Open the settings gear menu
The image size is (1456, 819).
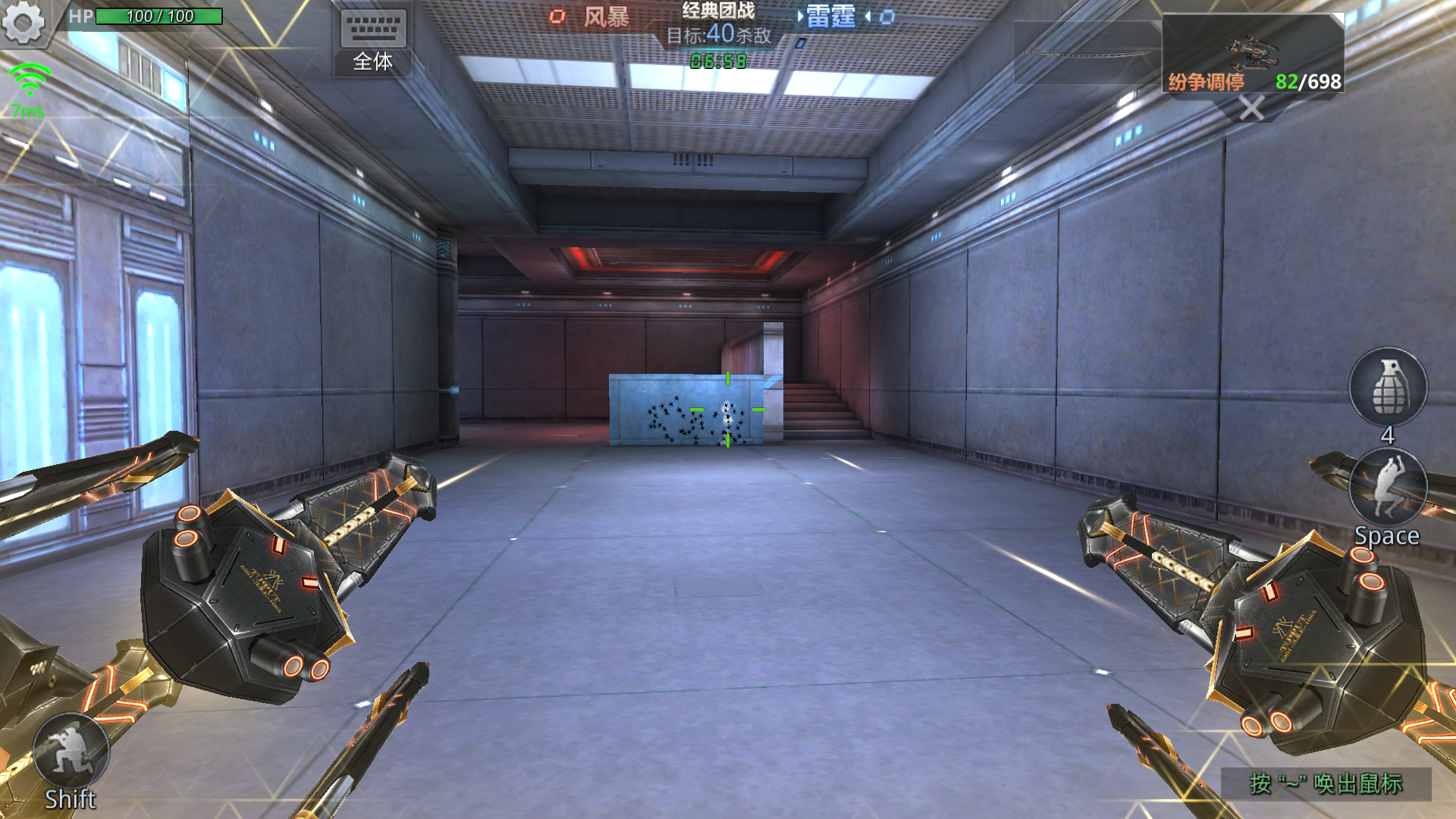[x=23, y=23]
